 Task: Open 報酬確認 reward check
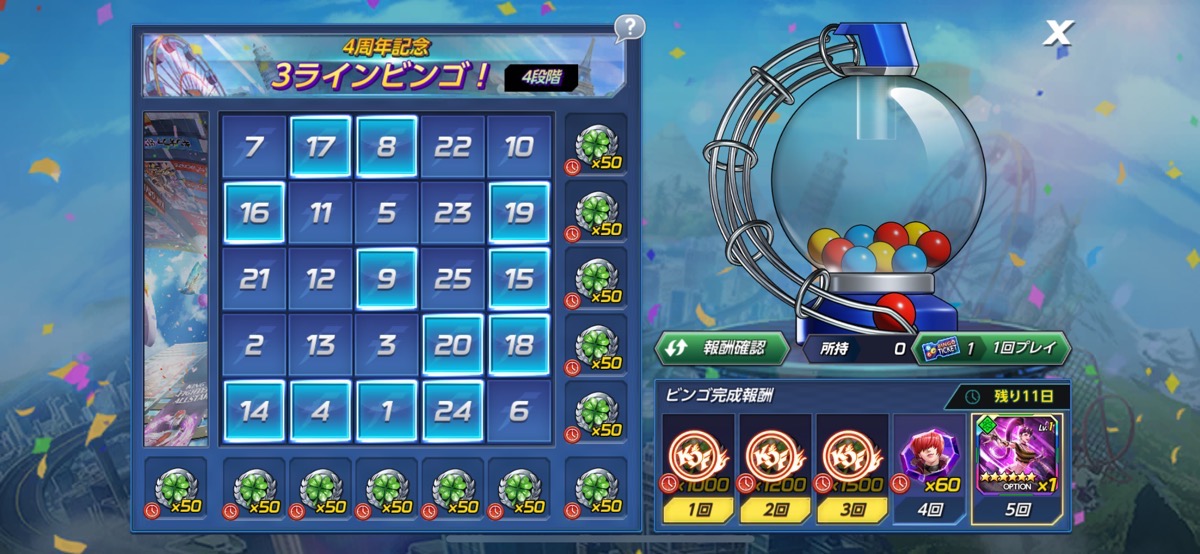coord(721,348)
